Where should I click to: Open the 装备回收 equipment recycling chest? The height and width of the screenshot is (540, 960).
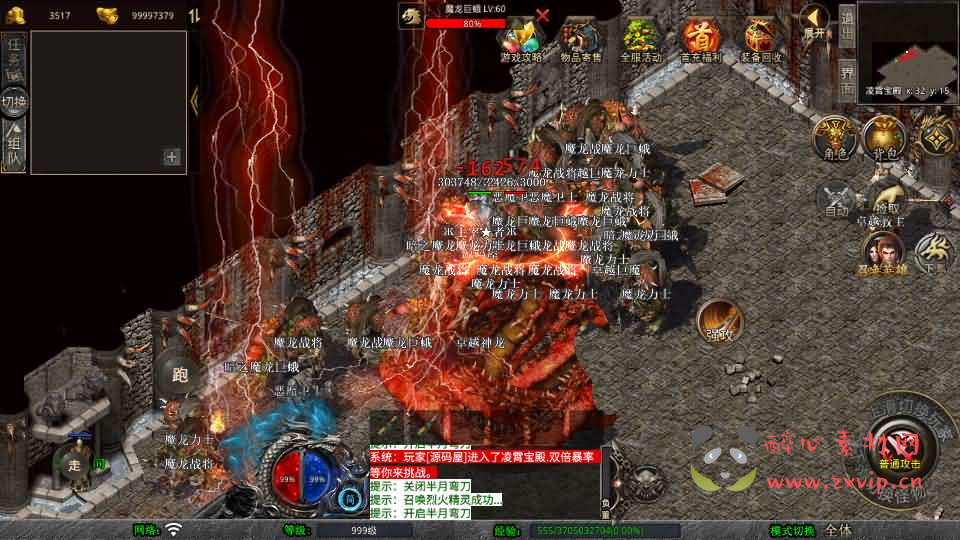762,41
